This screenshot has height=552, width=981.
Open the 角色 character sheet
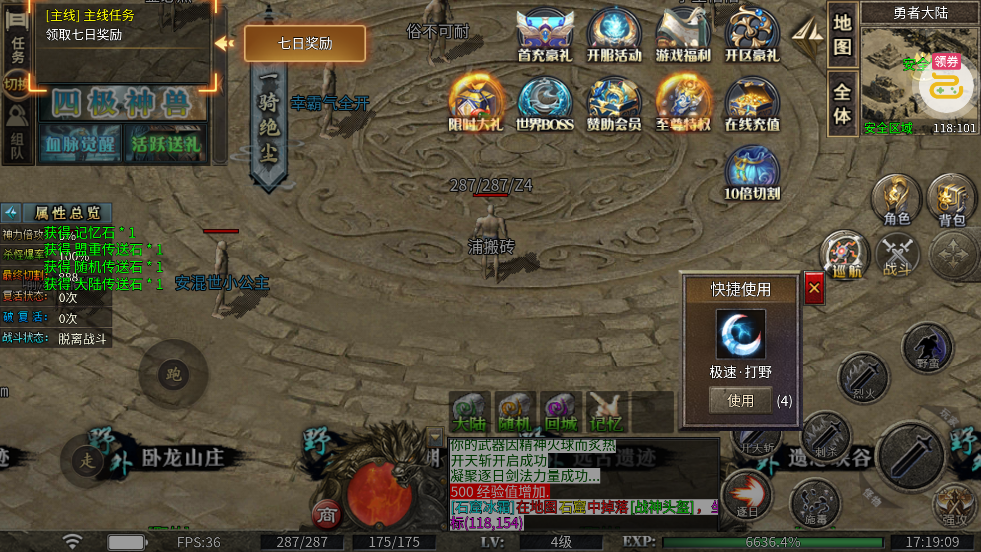click(x=896, y=197)
